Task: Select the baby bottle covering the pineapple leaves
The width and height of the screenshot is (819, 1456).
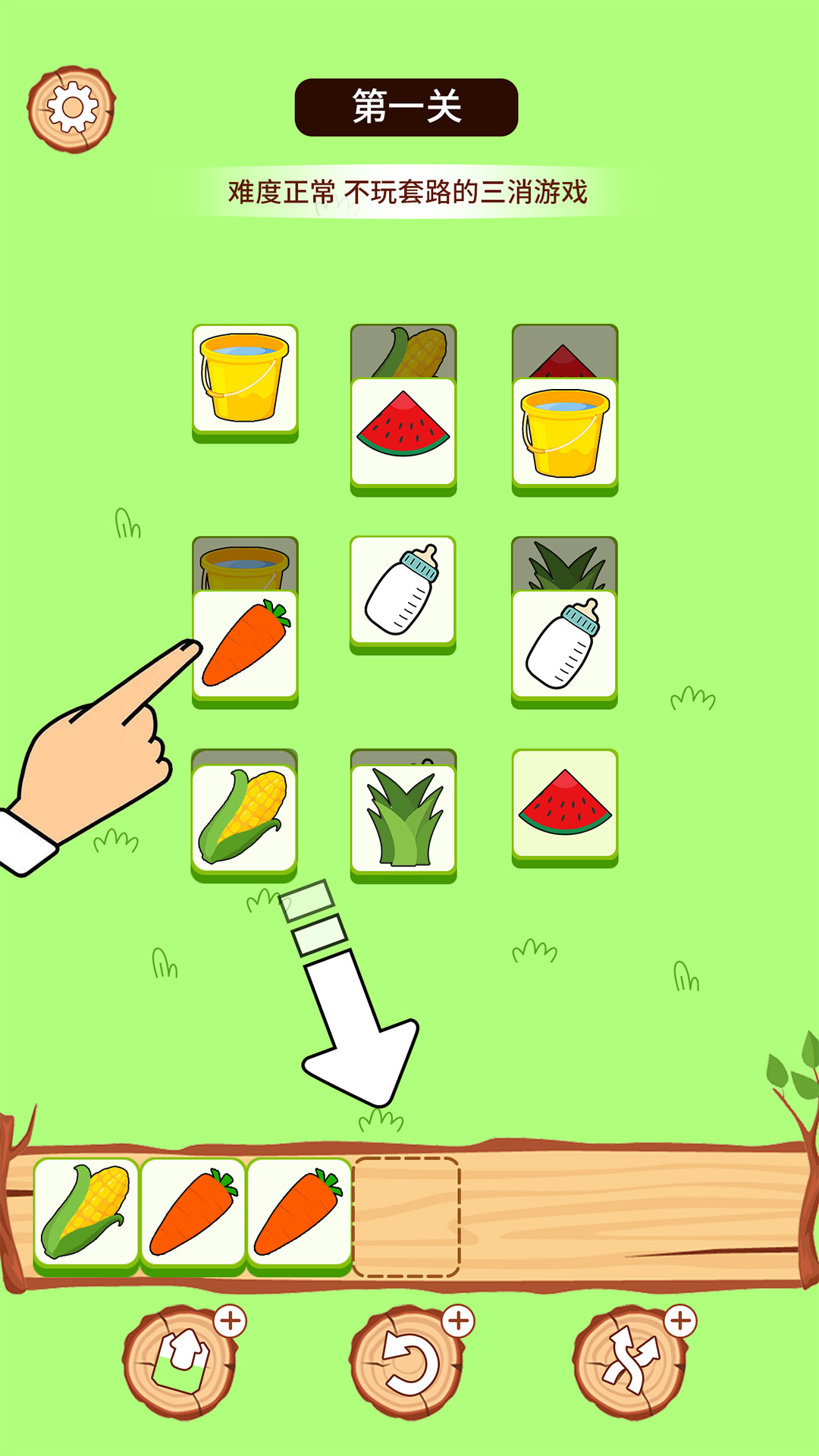Action: coord(564,645)
